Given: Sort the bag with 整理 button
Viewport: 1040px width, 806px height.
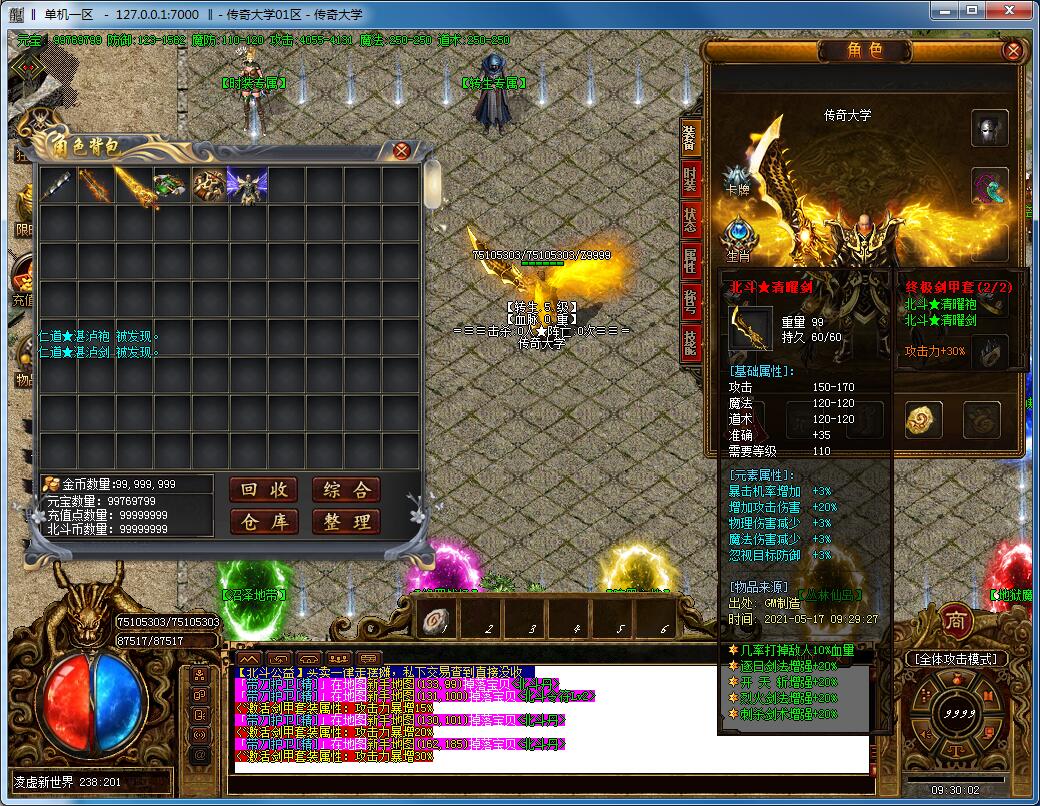Looking at the screenshot, I should [x=346, y=521].
